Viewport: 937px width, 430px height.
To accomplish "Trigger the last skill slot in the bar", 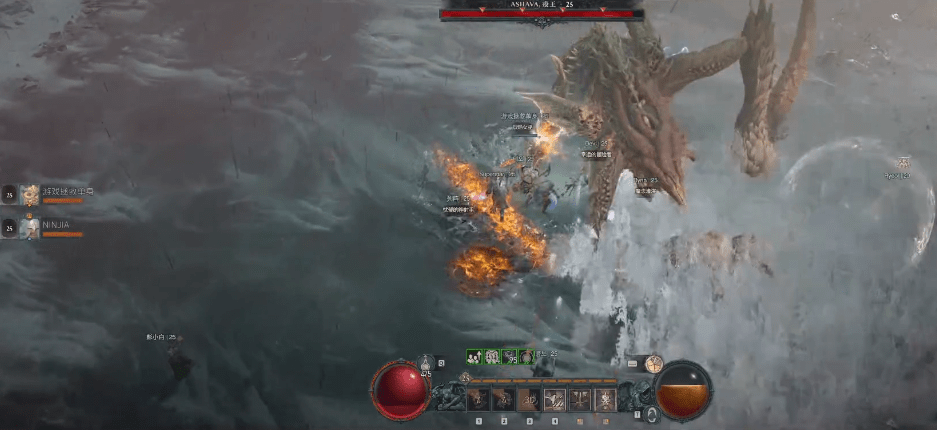I will click(x=605, y=400).
